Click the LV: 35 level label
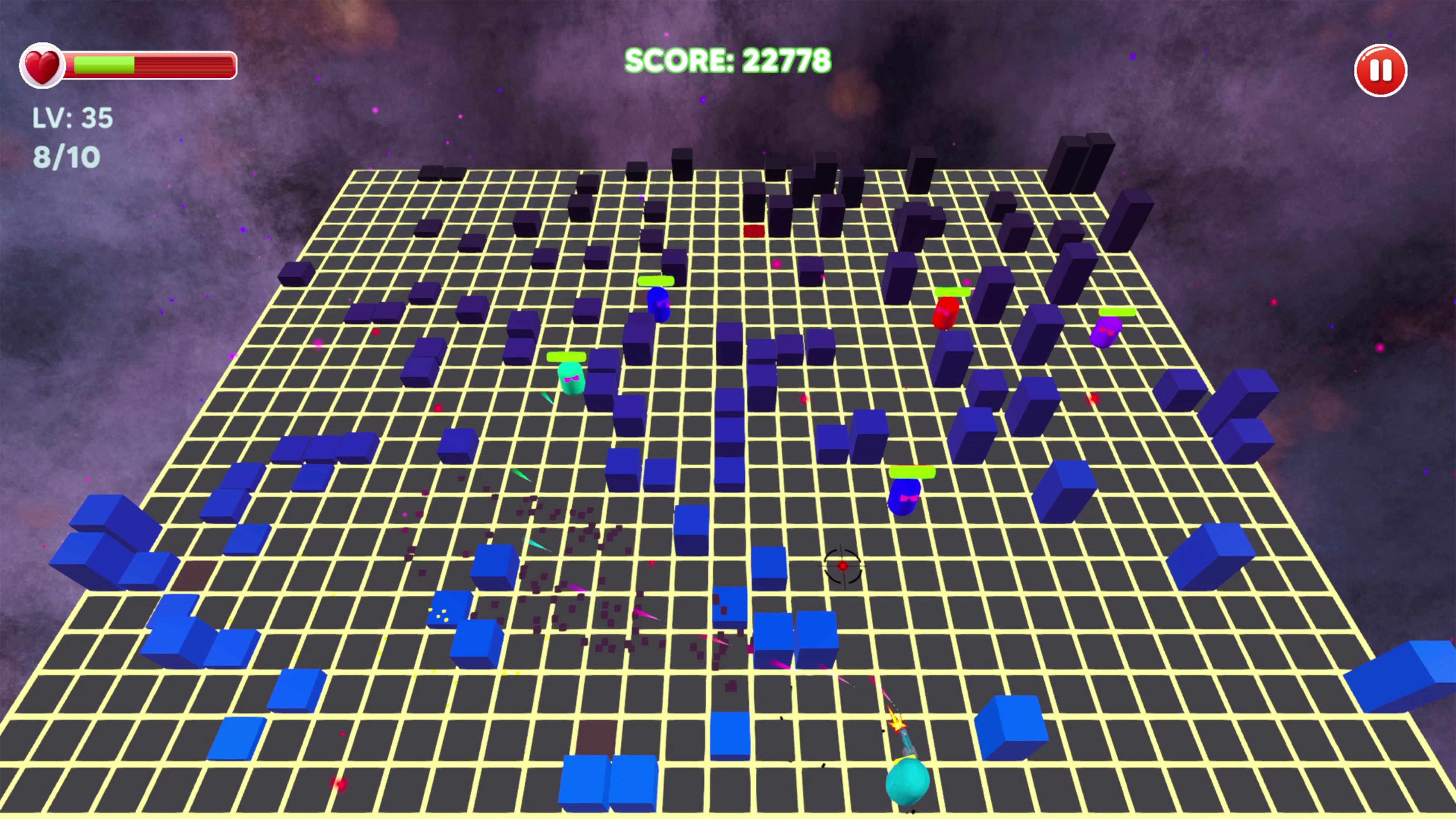The width and height of the screenshot is (1456, 819). point(72,117)
